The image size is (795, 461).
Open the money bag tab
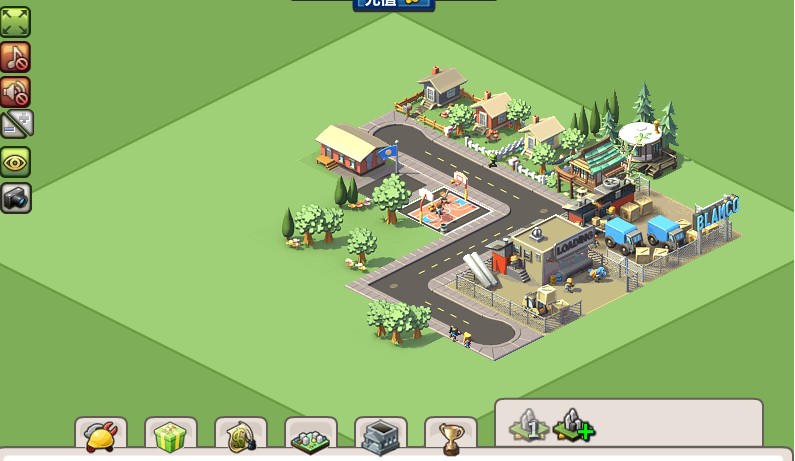coord(241,436)
